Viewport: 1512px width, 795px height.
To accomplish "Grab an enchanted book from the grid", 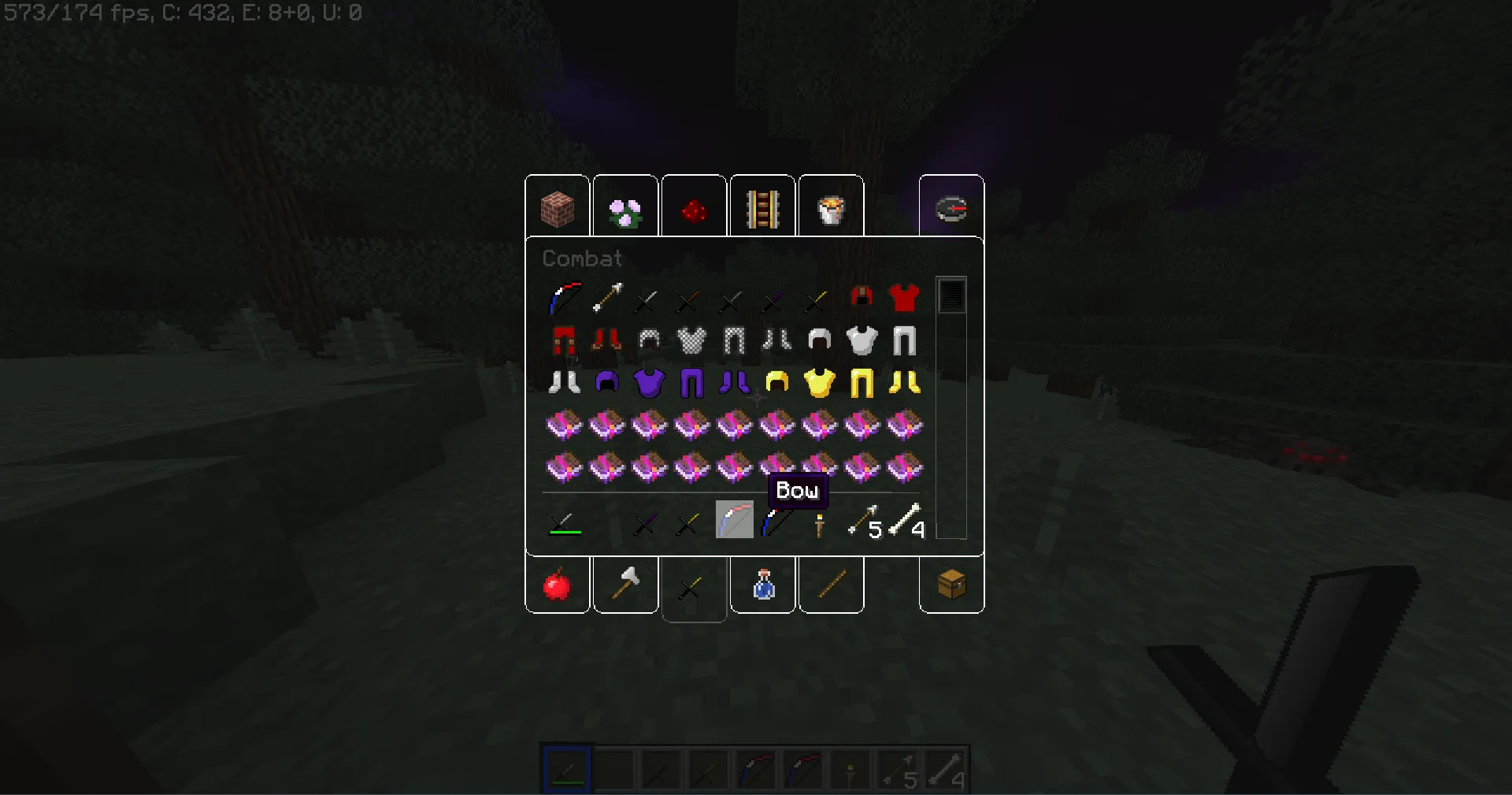I will (x=565, y=425).
